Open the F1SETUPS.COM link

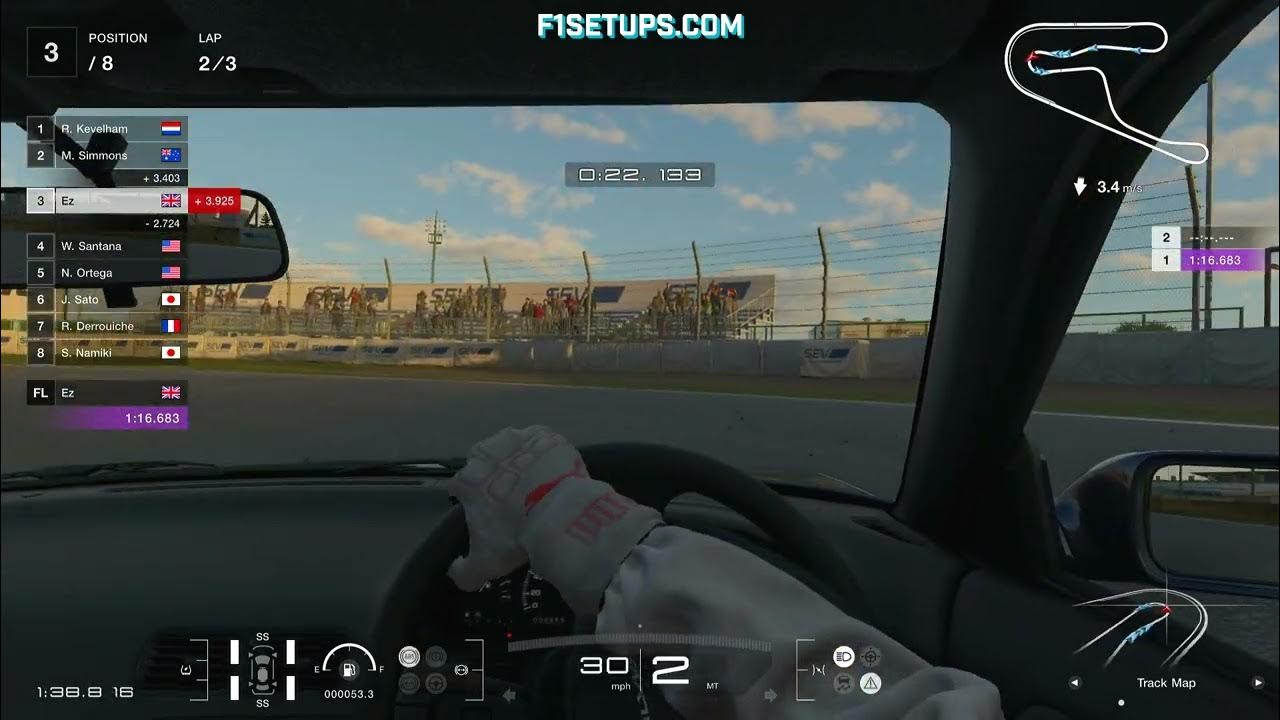(640, 25)
